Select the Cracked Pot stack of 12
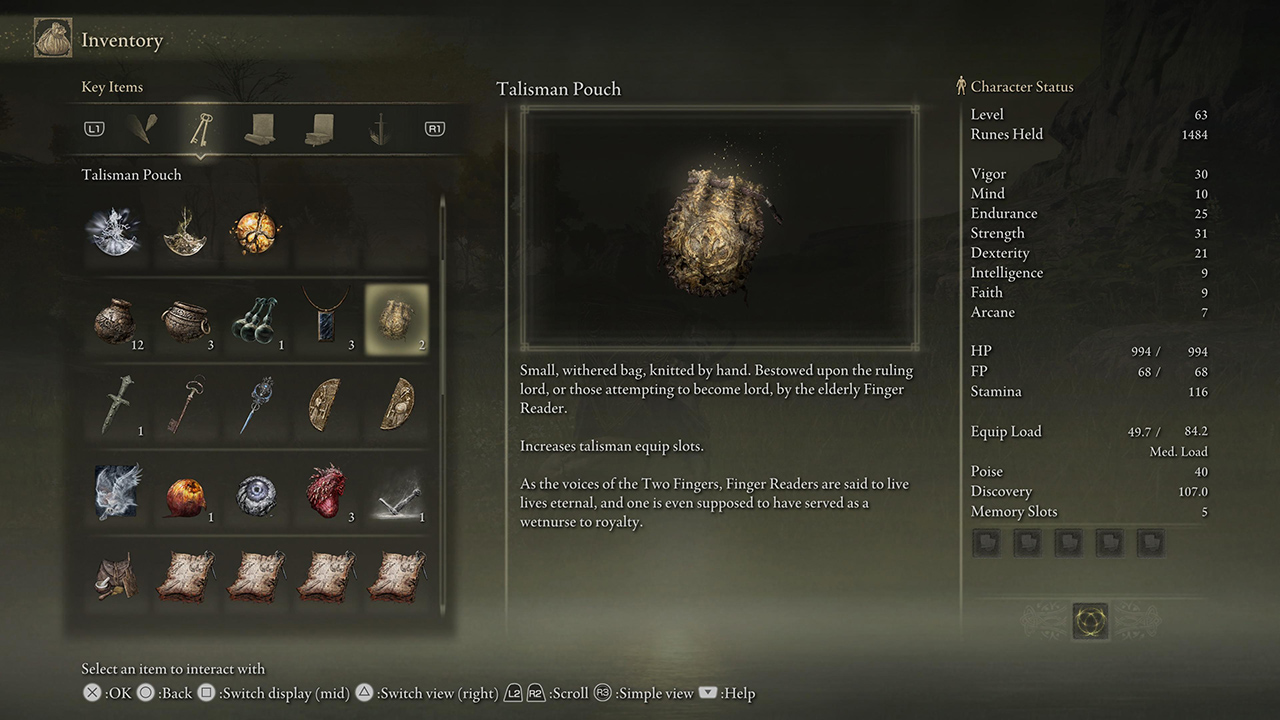Screen dimensions: 1280x720 tap(117, 319)
